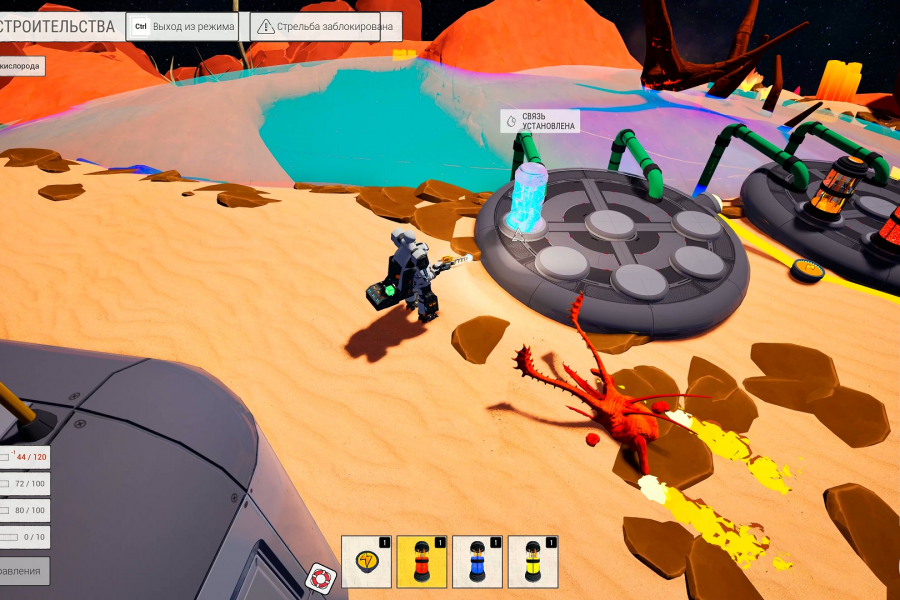Open the partially visible 'правления' controls button
This screenshot has width=900, height=600.
tap(23, 571)
